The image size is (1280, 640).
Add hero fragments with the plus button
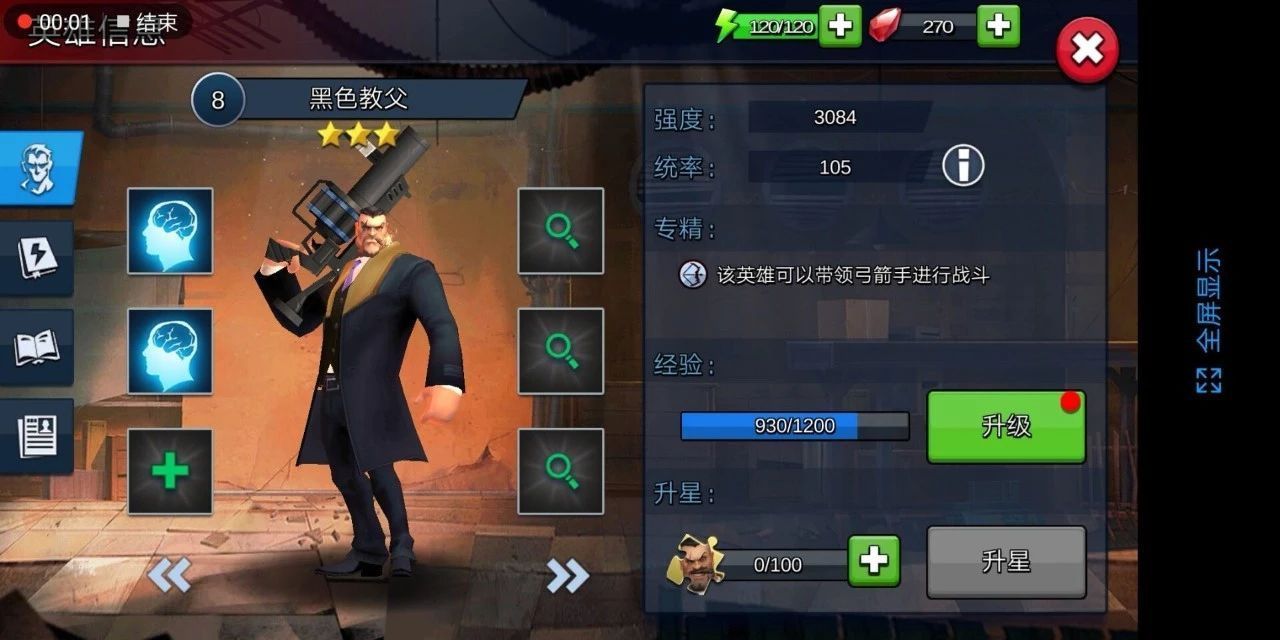click(874, 562)
